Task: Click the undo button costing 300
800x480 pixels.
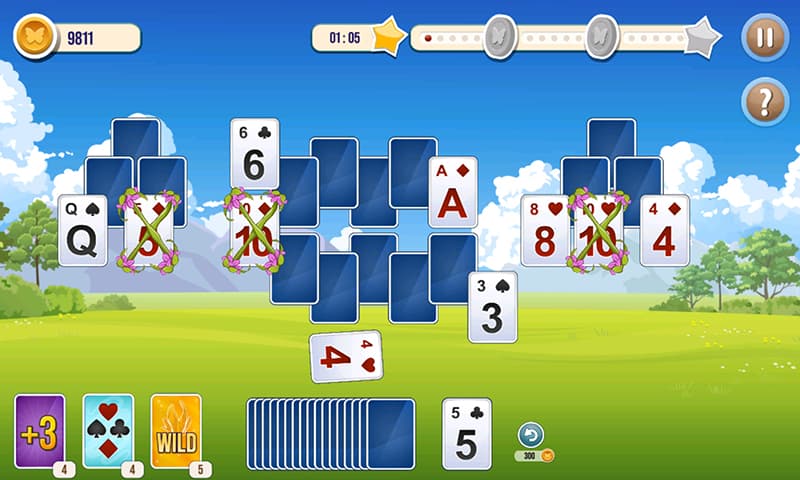Action: point(531,435)
